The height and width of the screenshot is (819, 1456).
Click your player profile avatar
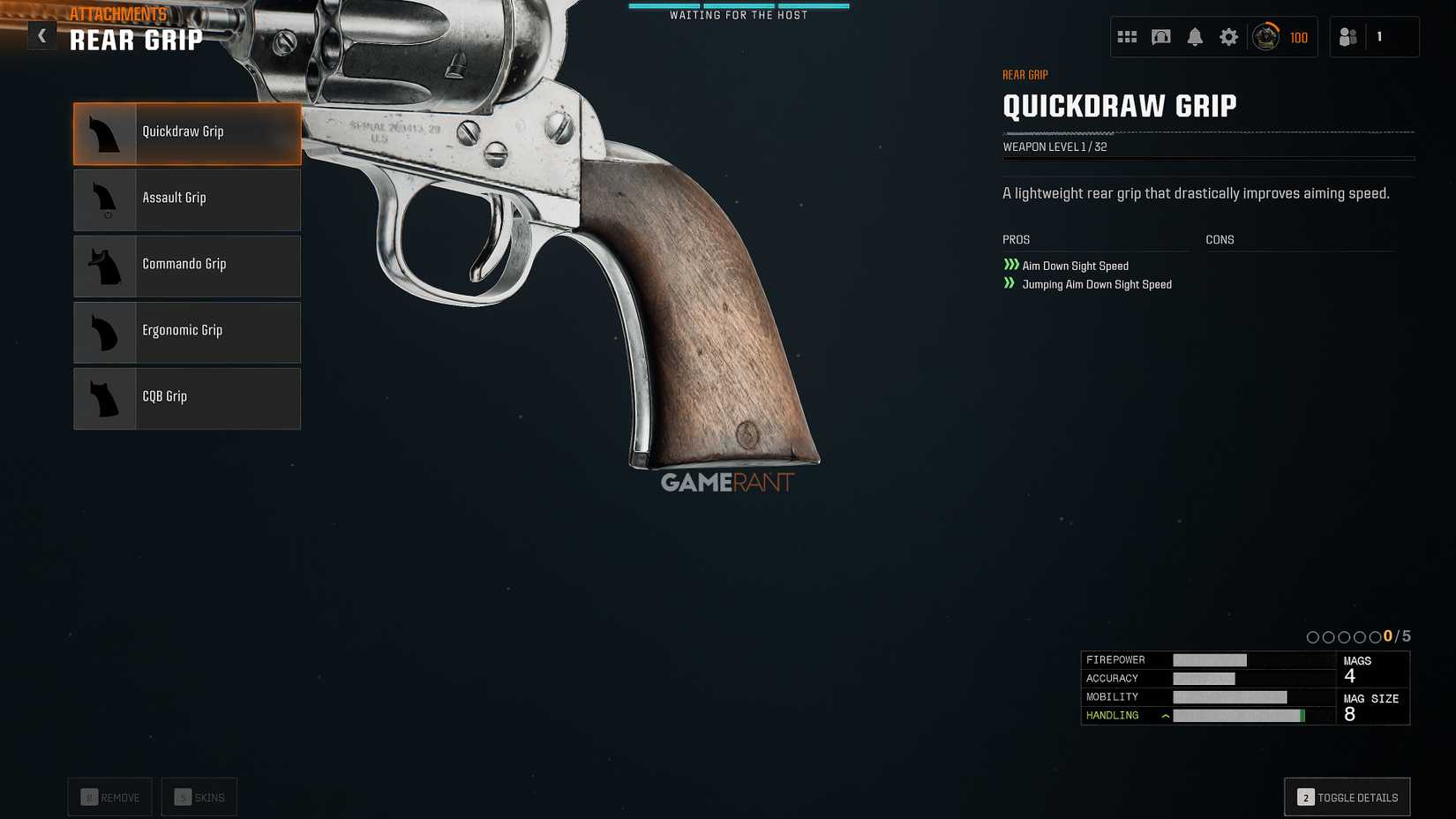[1265, 36]
